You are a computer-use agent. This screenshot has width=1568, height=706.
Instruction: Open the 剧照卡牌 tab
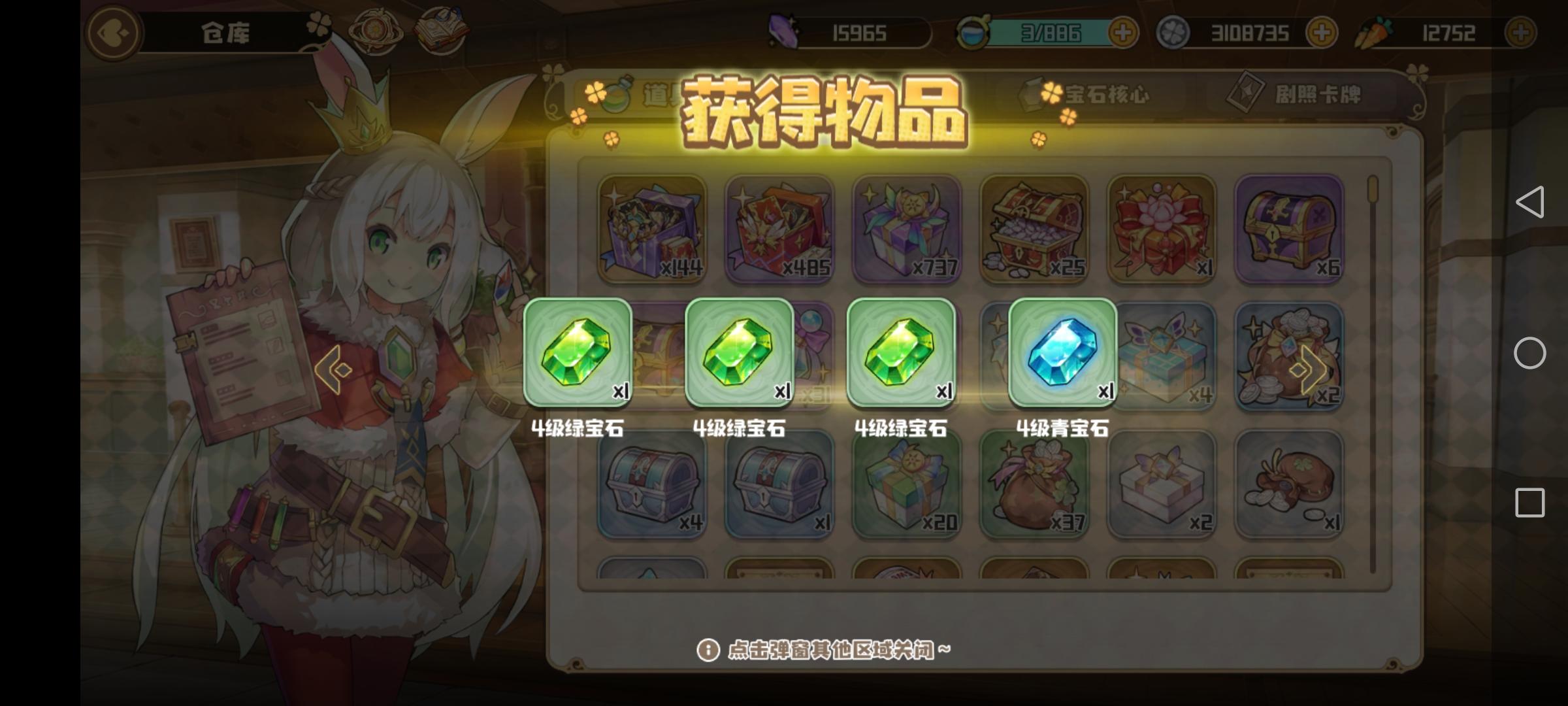tap(1308, 93)
